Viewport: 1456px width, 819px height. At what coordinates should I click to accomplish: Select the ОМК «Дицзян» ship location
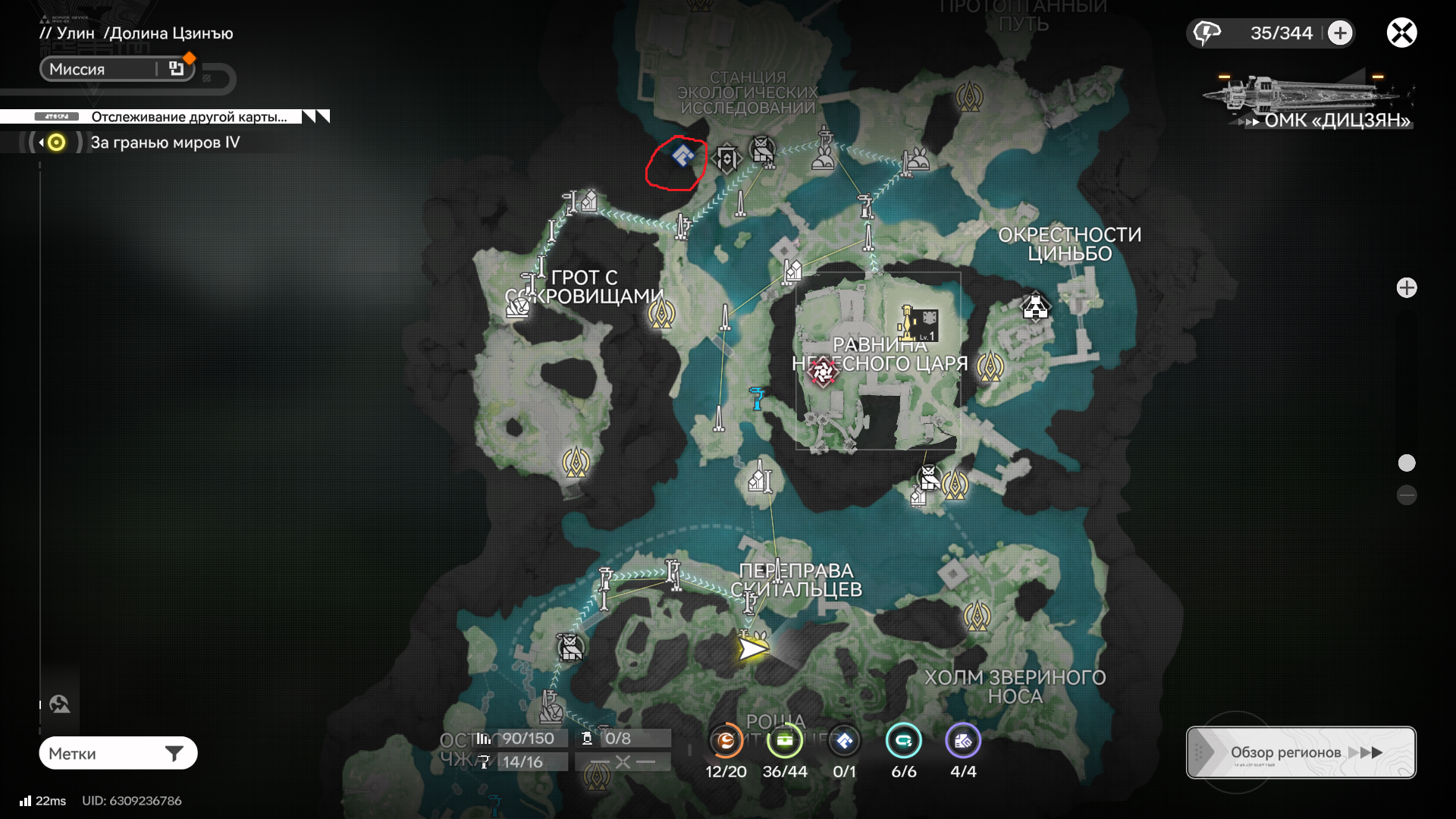point(1307,102)
